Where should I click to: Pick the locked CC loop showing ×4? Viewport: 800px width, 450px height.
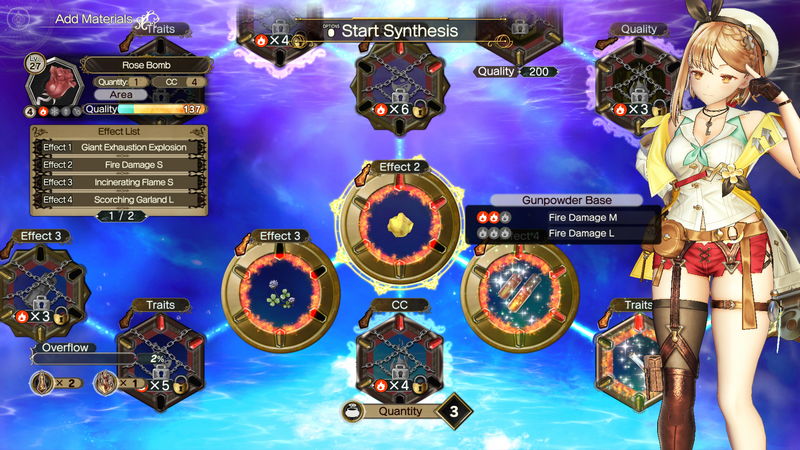[399, 356]
